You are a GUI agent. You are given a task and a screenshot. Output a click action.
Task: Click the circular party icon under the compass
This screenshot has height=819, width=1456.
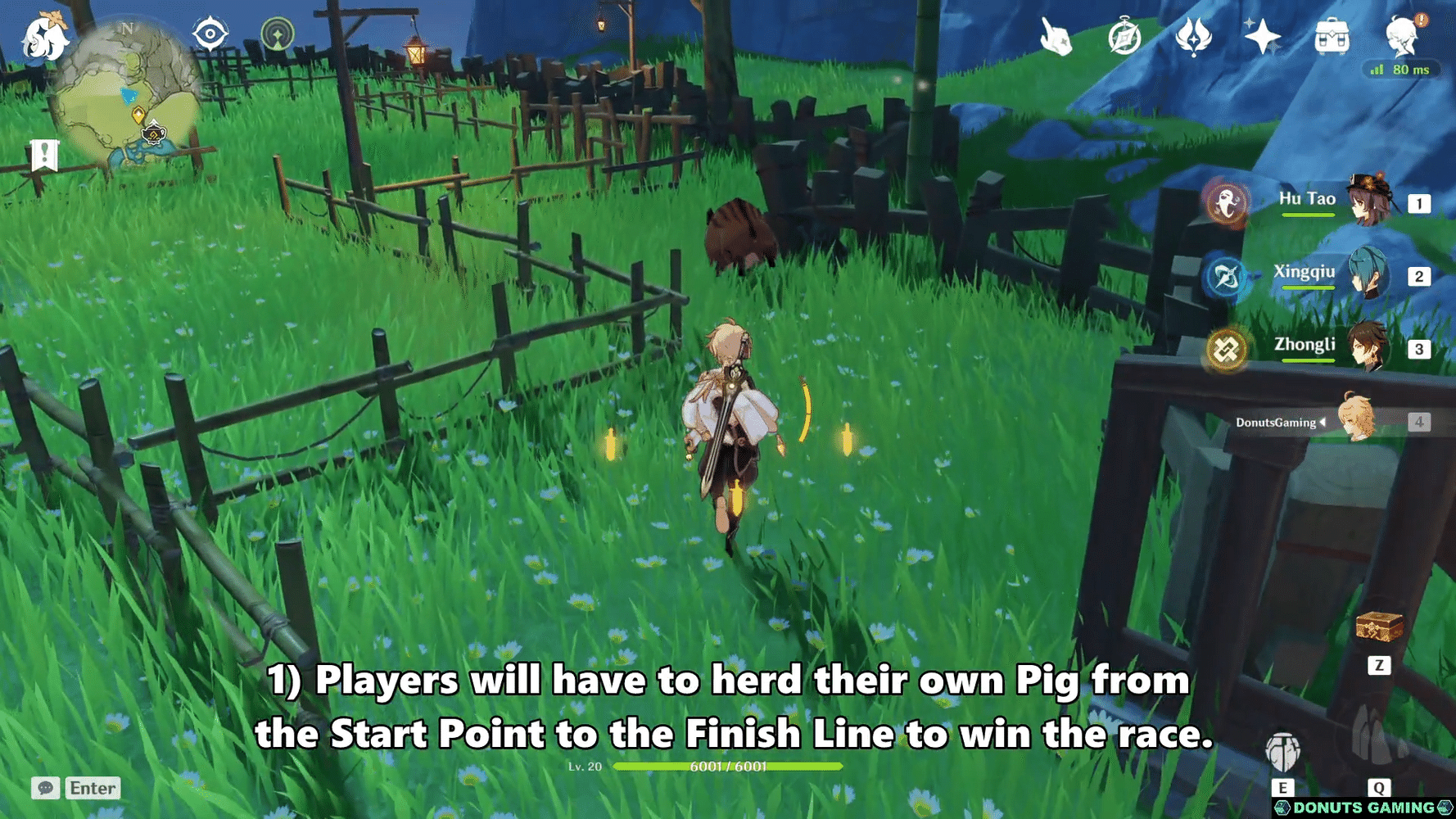tap(277, 34)
